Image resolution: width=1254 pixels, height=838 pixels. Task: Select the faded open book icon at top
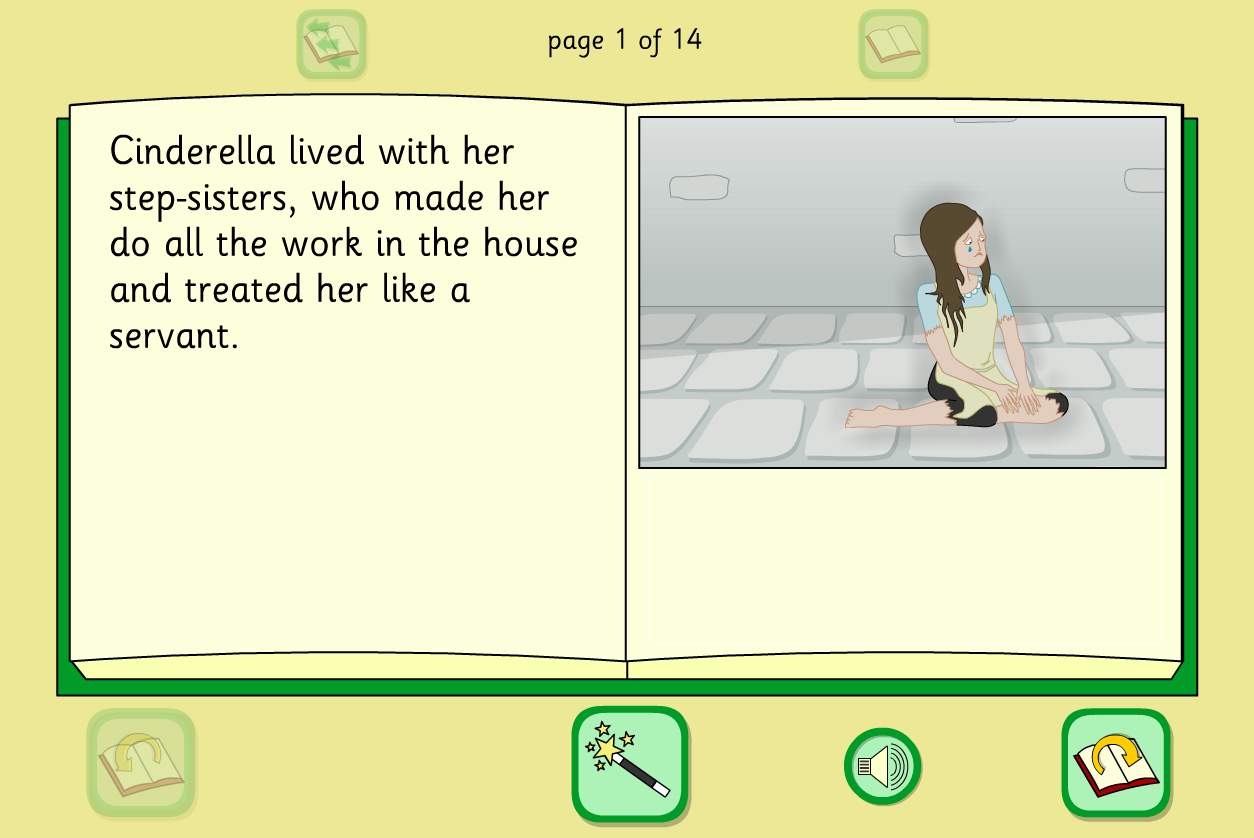point(893,44)
